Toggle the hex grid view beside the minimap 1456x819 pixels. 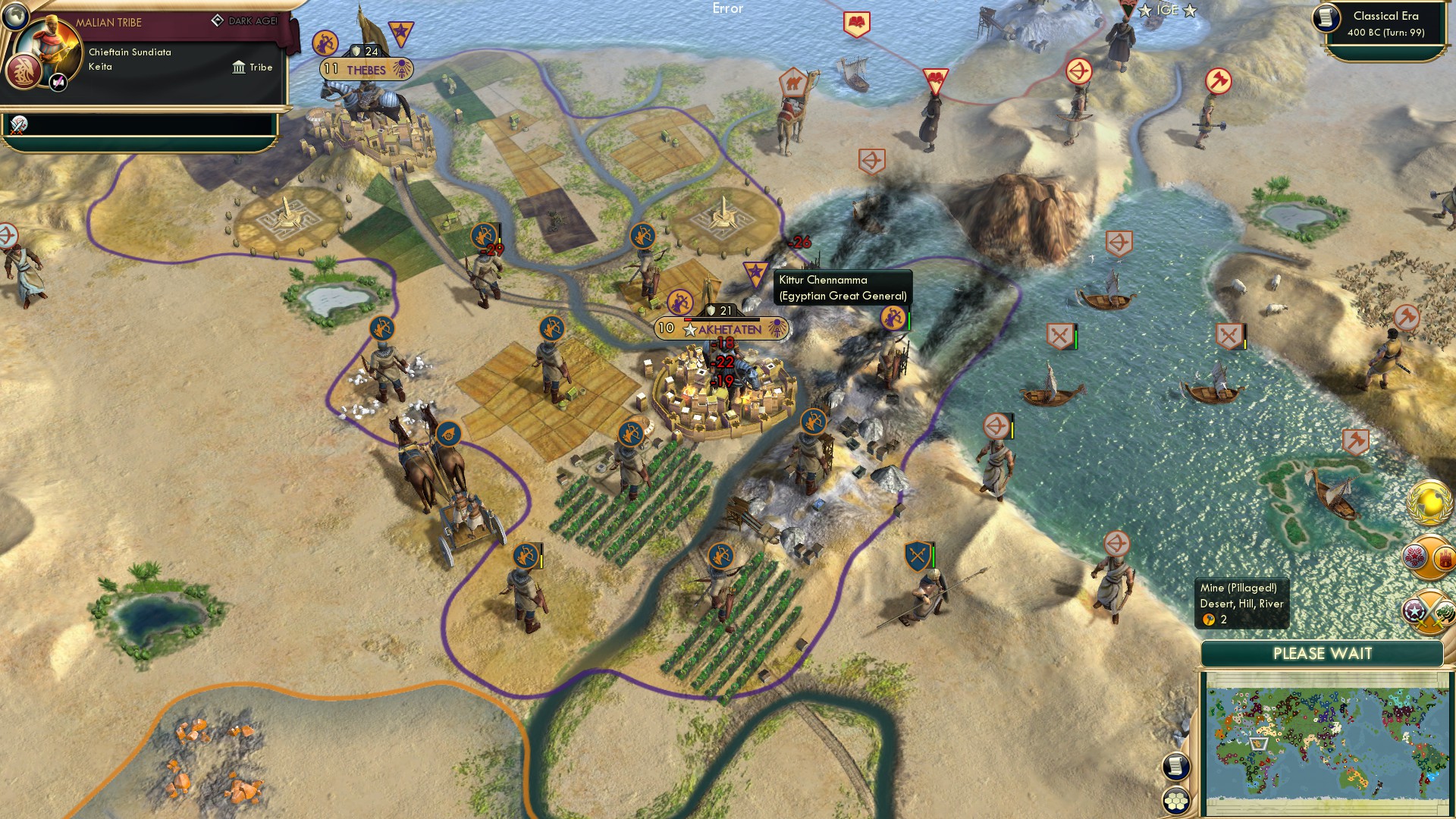click(x=1176, y=801)
